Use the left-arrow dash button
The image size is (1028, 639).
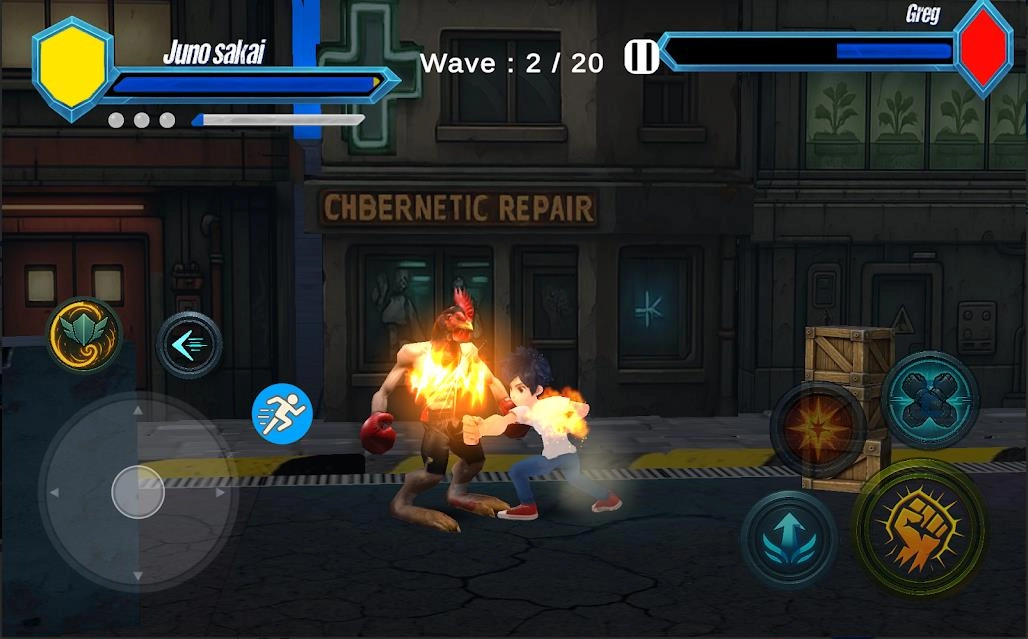(189, 345)
